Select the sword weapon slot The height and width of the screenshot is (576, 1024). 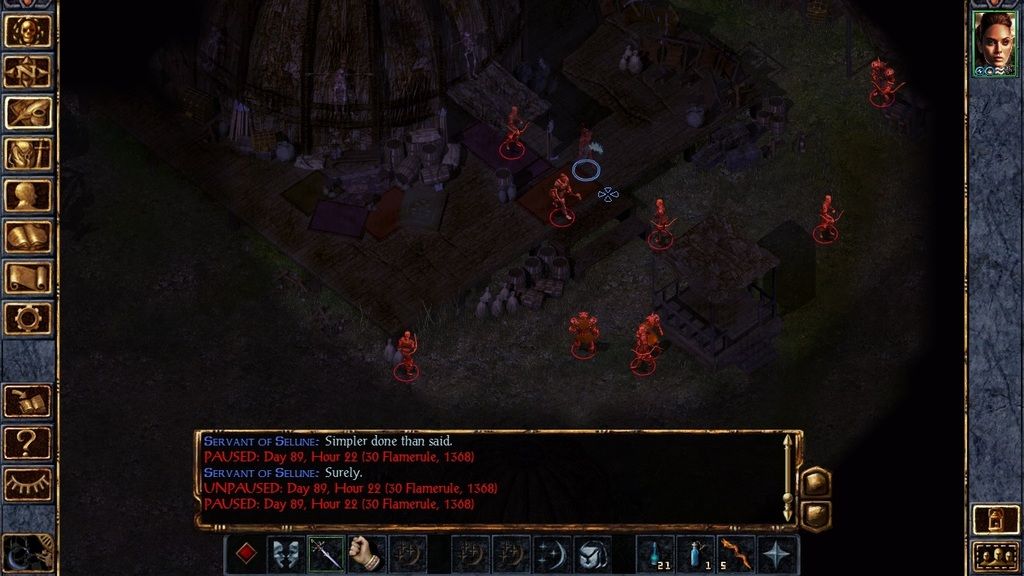click(x=326, y=554)
